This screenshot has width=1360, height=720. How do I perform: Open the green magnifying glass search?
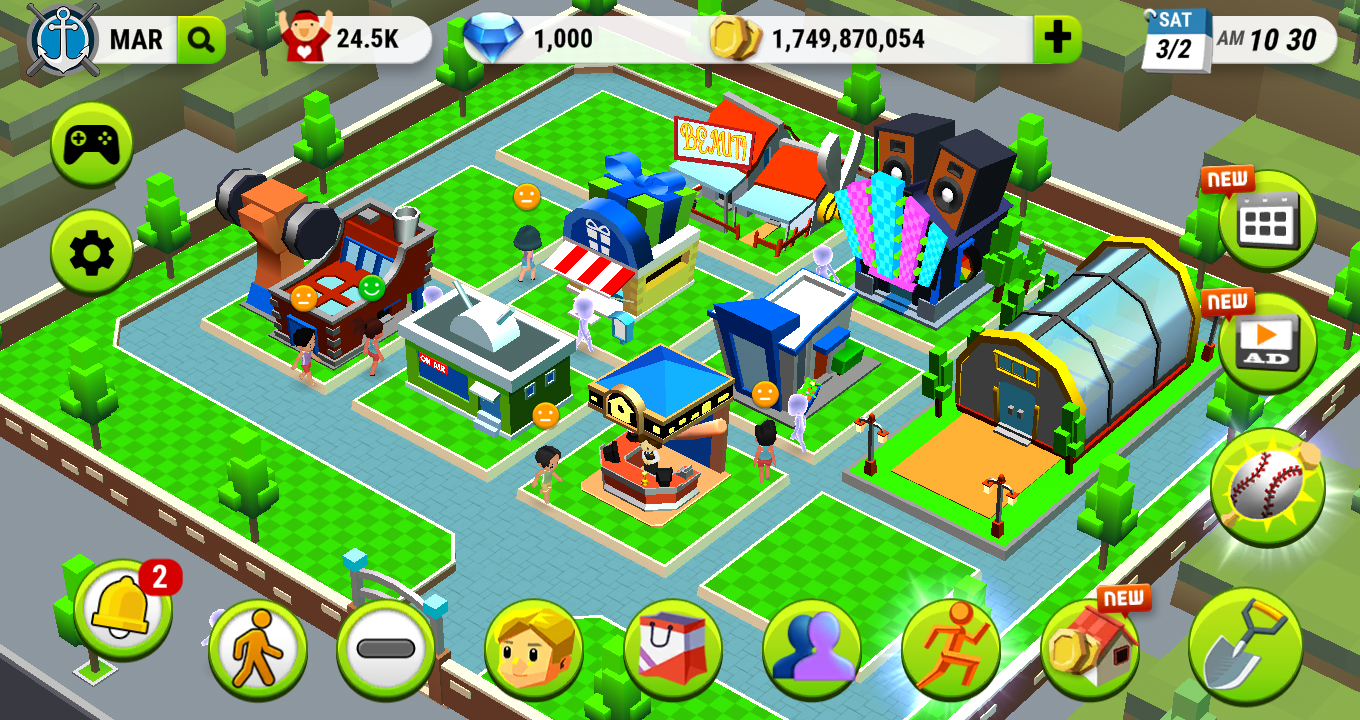(201, 40)
